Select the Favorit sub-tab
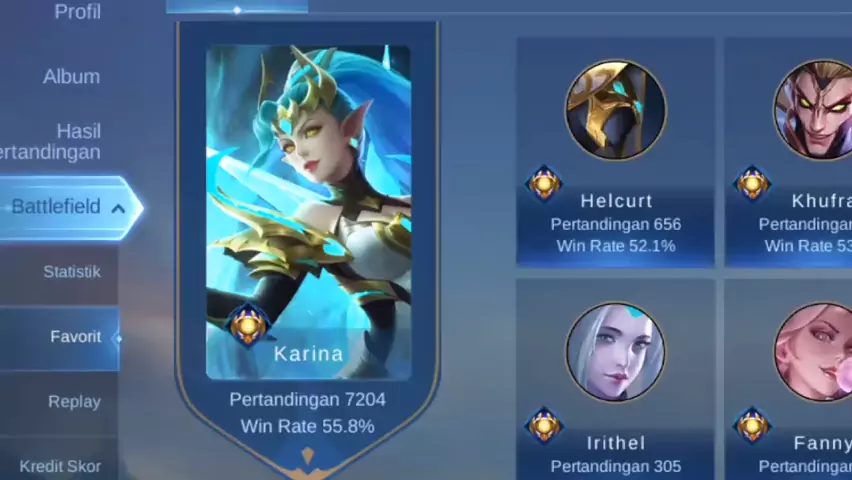852x480 pixels. tap(75, 337)
